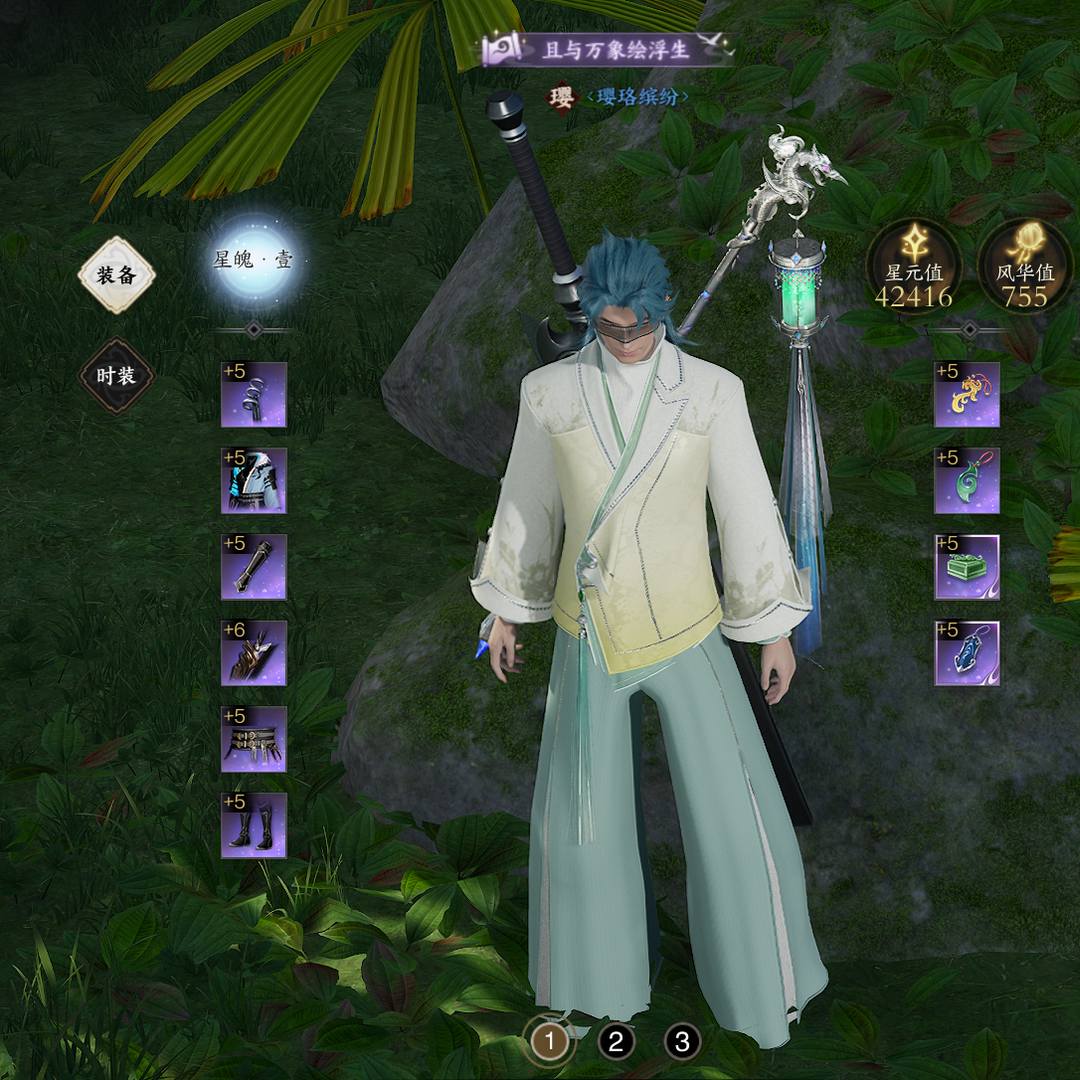Select the silver hair ornament equipment slot
Image resolution: width=1080 pixels, height=1080 pixels.
[254, 395]
